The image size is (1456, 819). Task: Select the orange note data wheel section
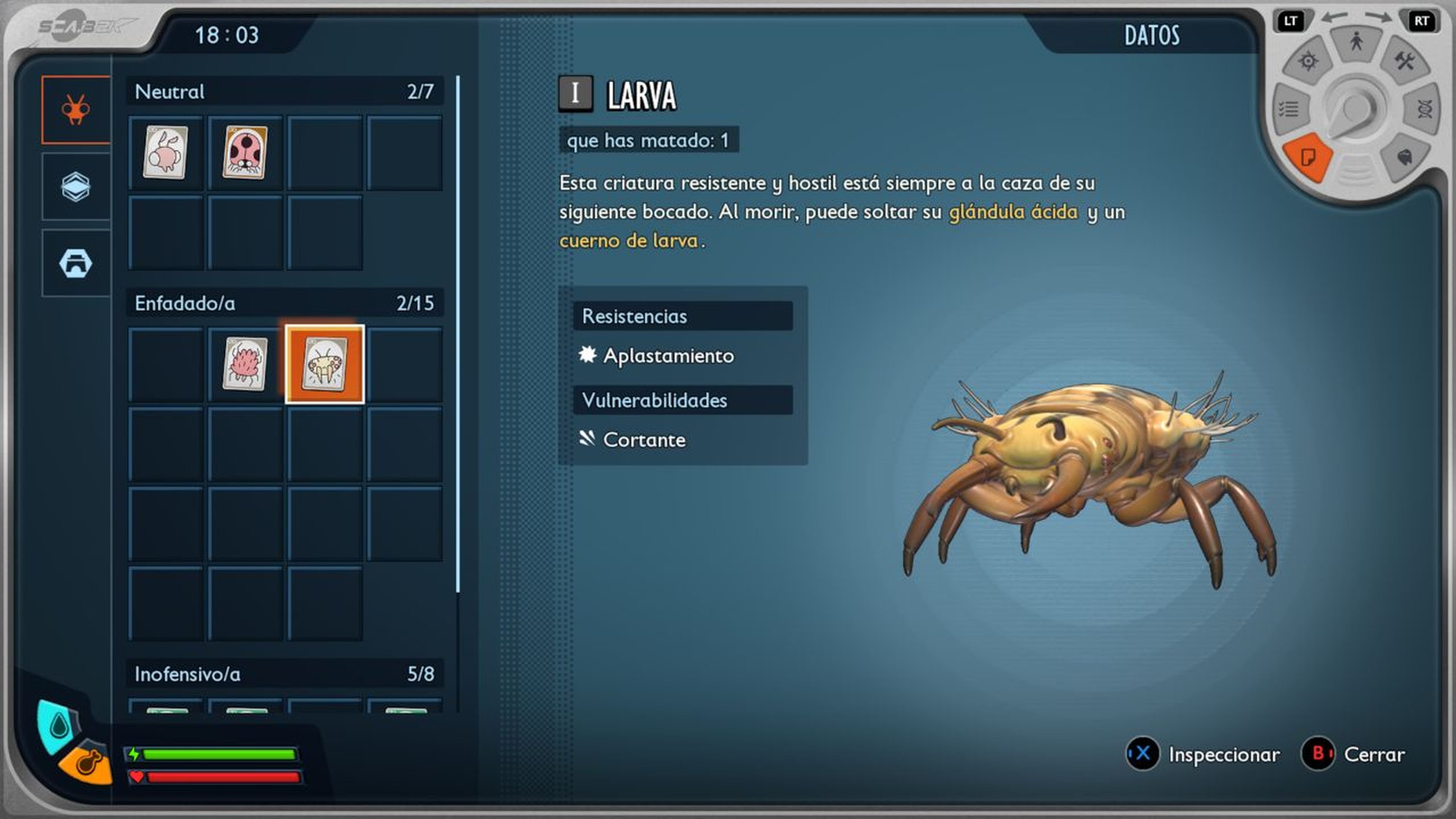click(x=1307, y=157)
